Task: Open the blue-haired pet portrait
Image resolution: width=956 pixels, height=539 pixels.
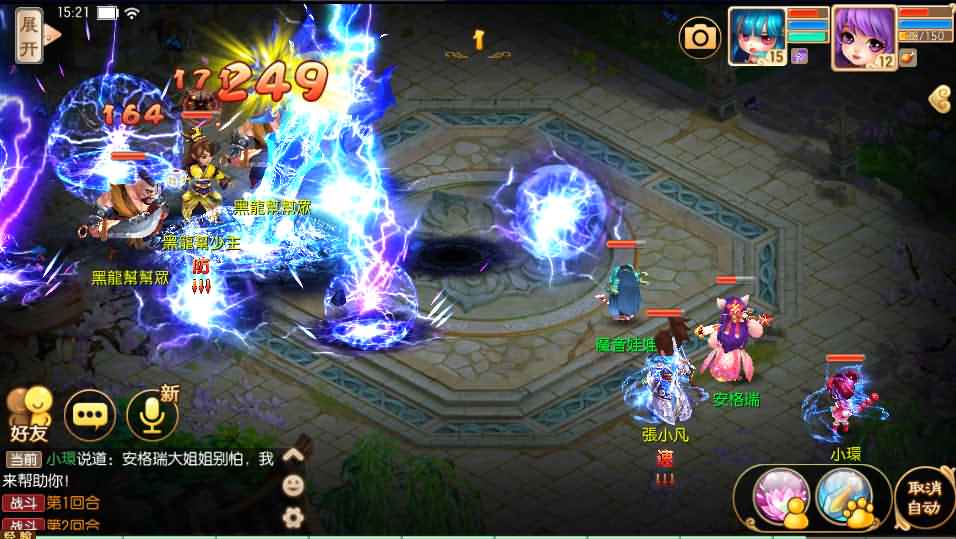Action: [756, 36]
